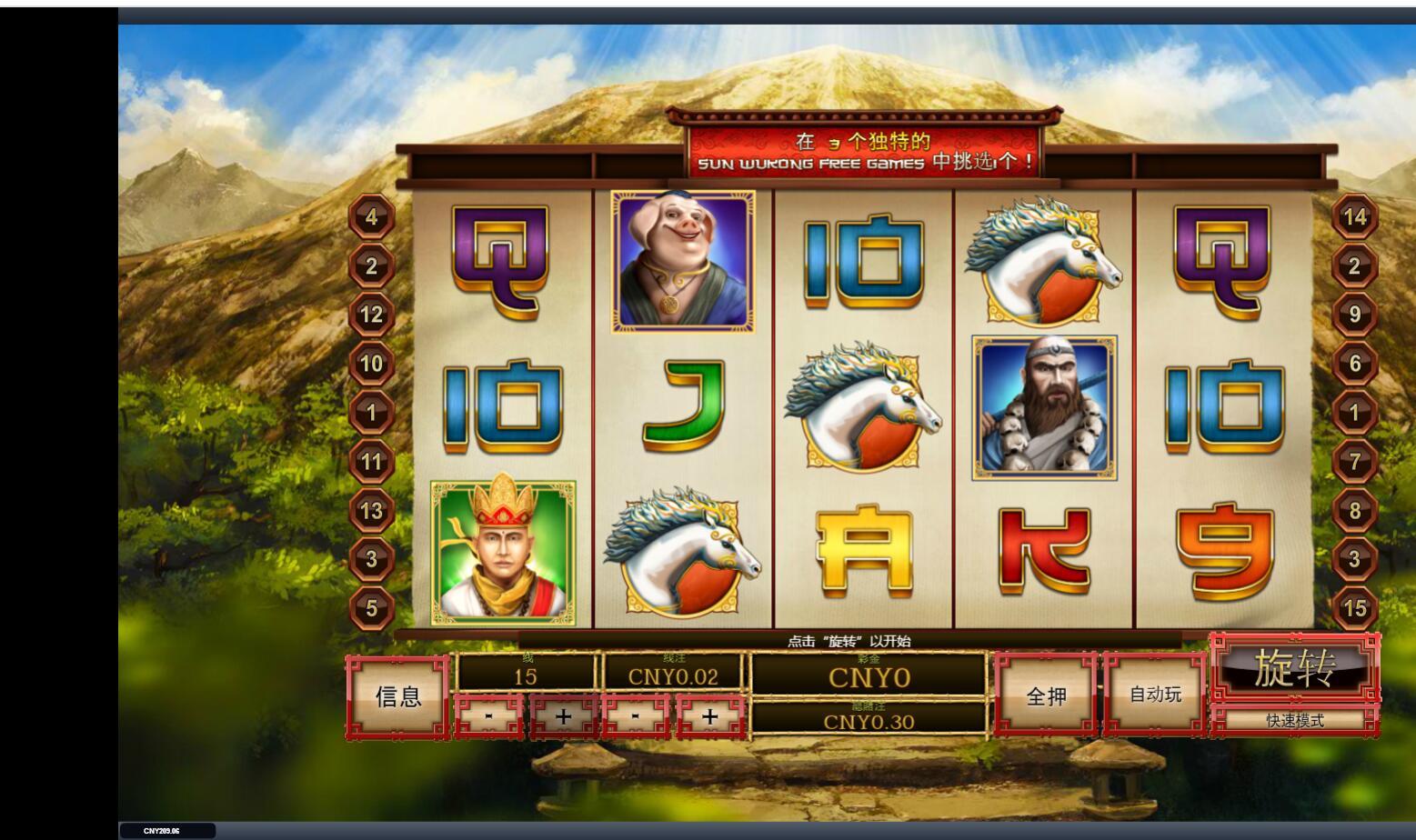
Task: Select payline marker 5
Action: [x=371, y=608]
